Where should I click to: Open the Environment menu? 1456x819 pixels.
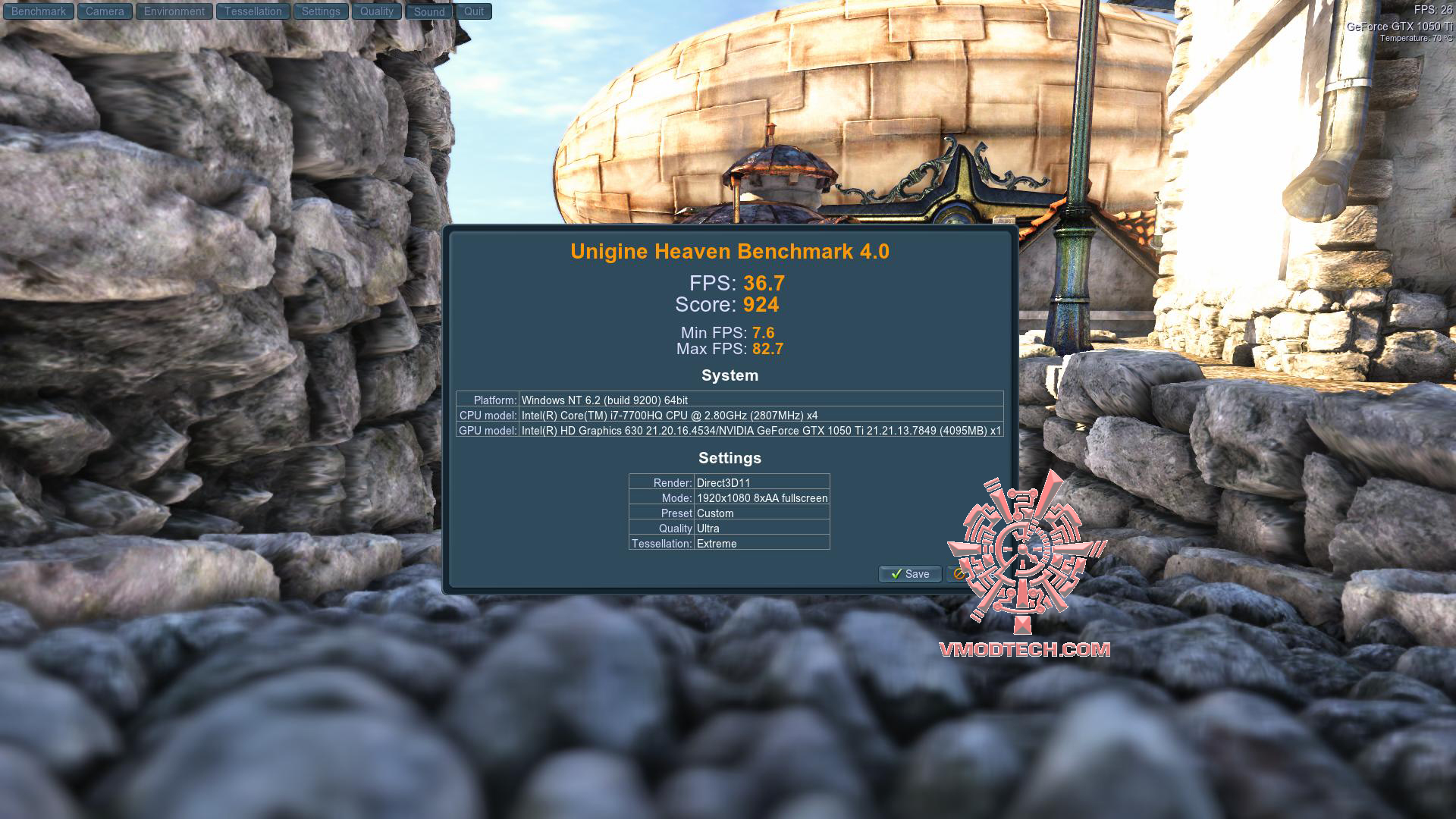click(x=174, y=11)
